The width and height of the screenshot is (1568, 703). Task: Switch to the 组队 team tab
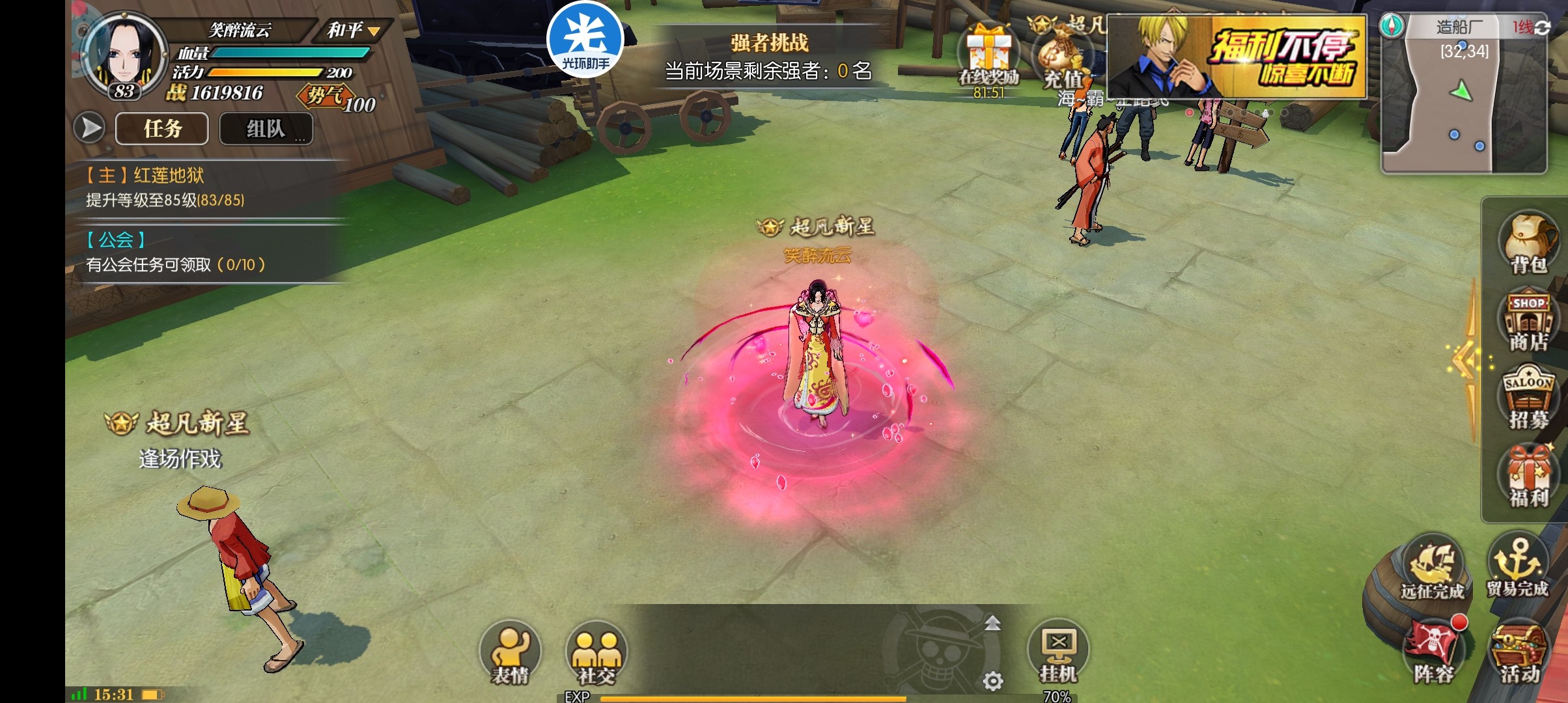pyautogui.click(x=266, y=128)
